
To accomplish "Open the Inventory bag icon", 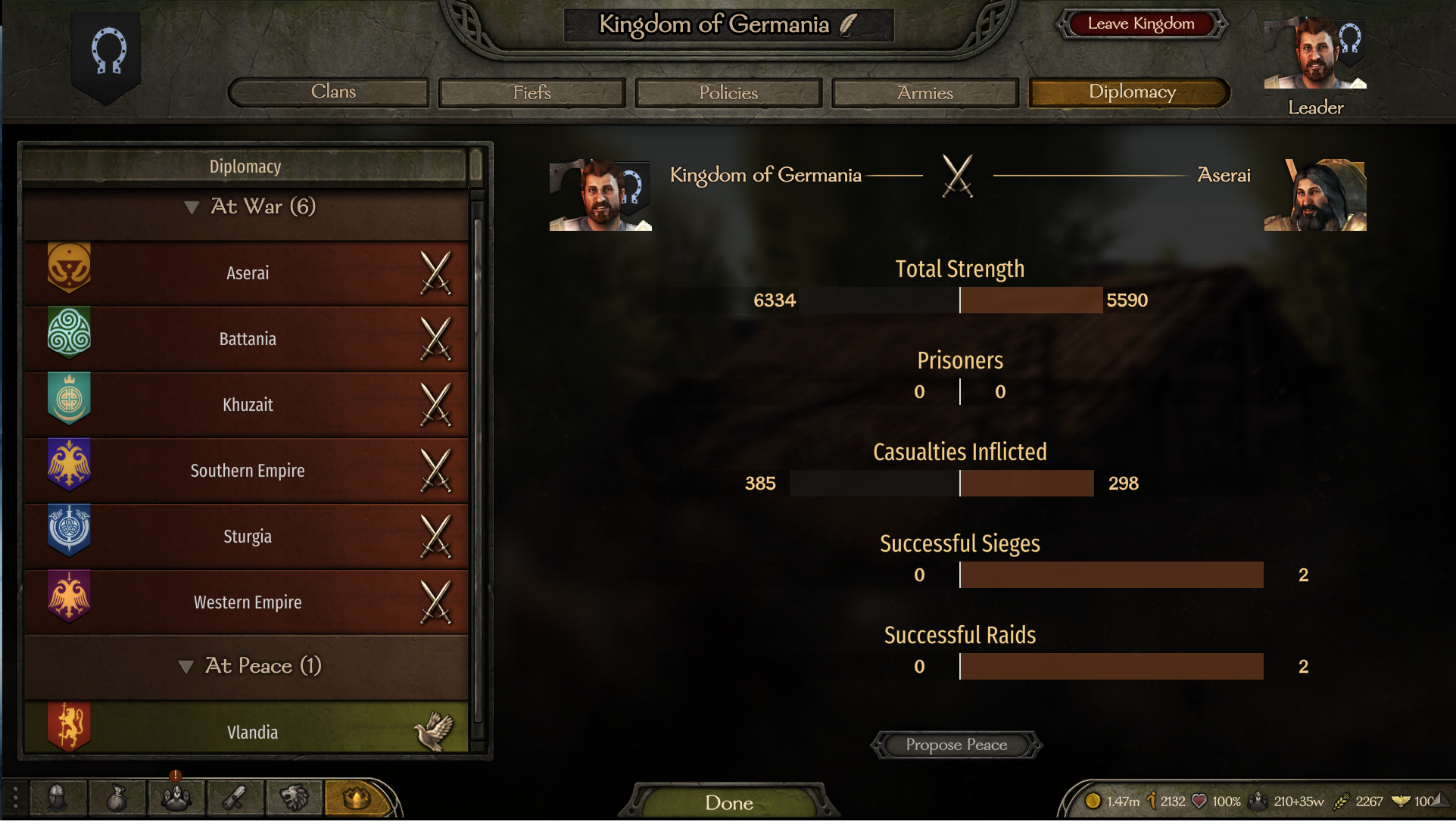I will click(117, 798).
